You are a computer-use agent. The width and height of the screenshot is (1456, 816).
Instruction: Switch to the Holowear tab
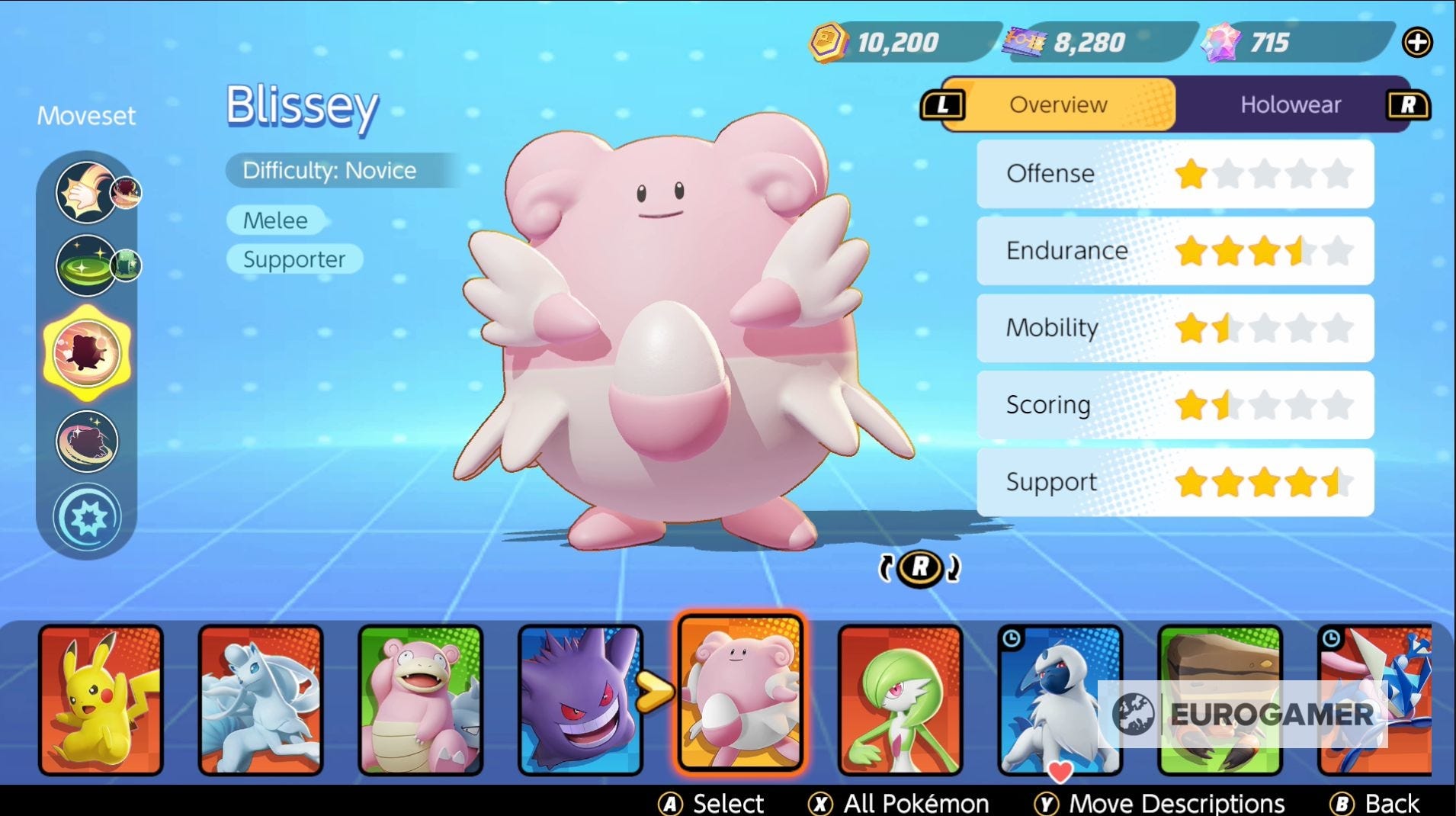pos(1290,104)
